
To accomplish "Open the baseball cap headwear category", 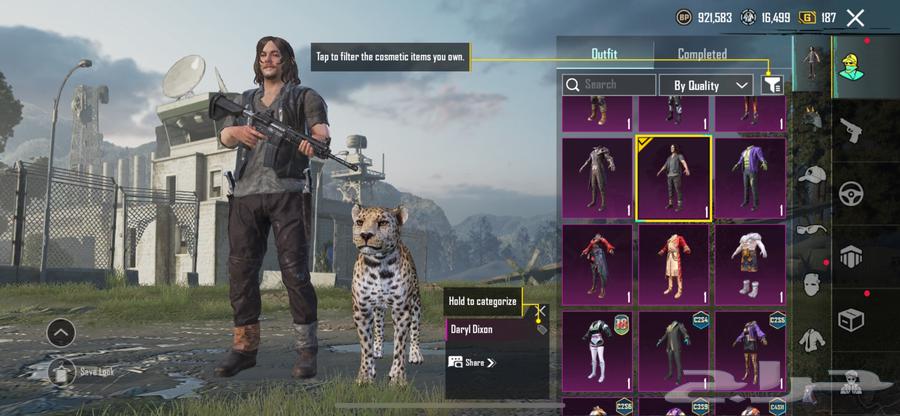I will point(811,174).
